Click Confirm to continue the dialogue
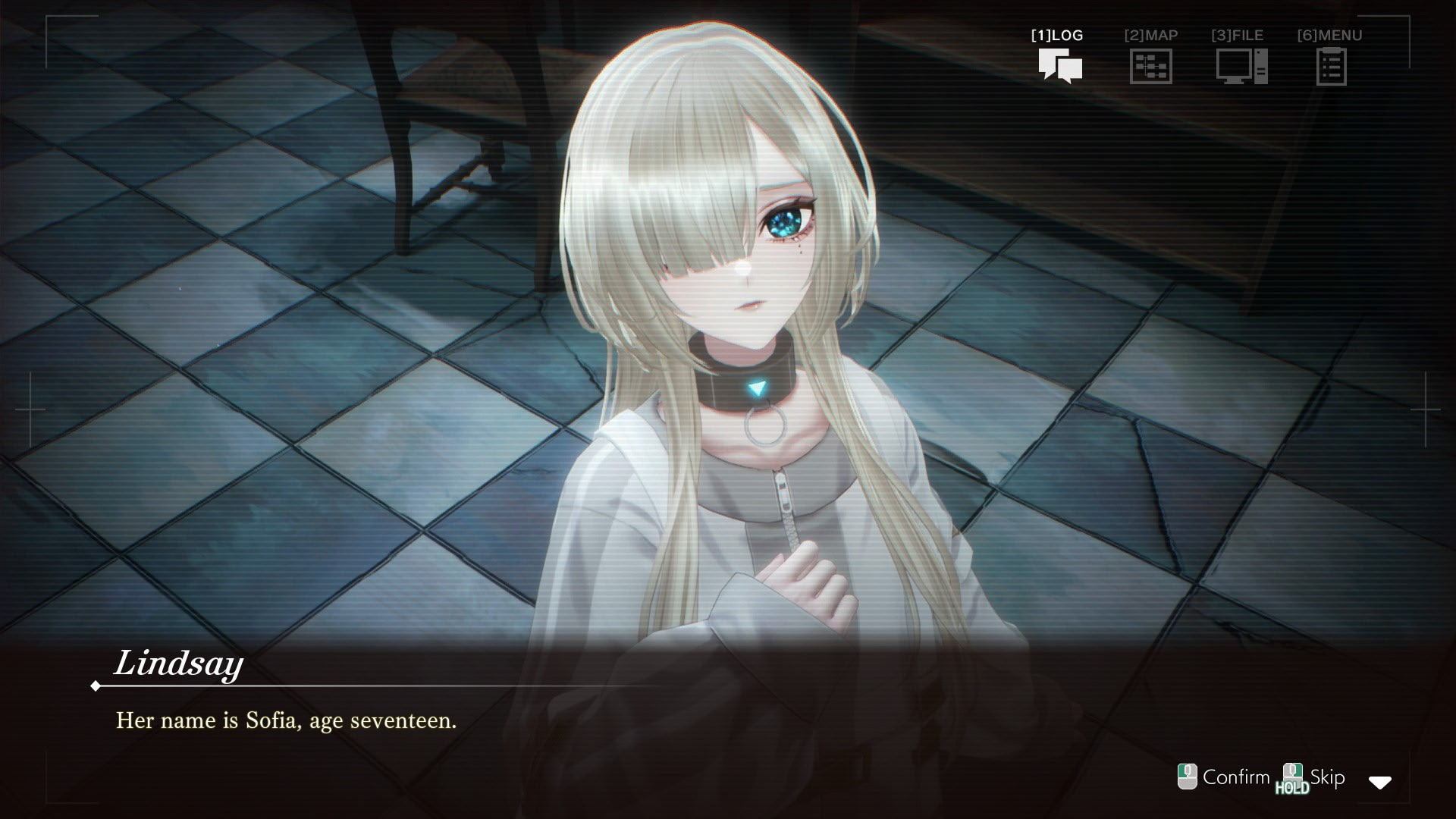This screenshot has width=1456, height=819. [1224, 777]
